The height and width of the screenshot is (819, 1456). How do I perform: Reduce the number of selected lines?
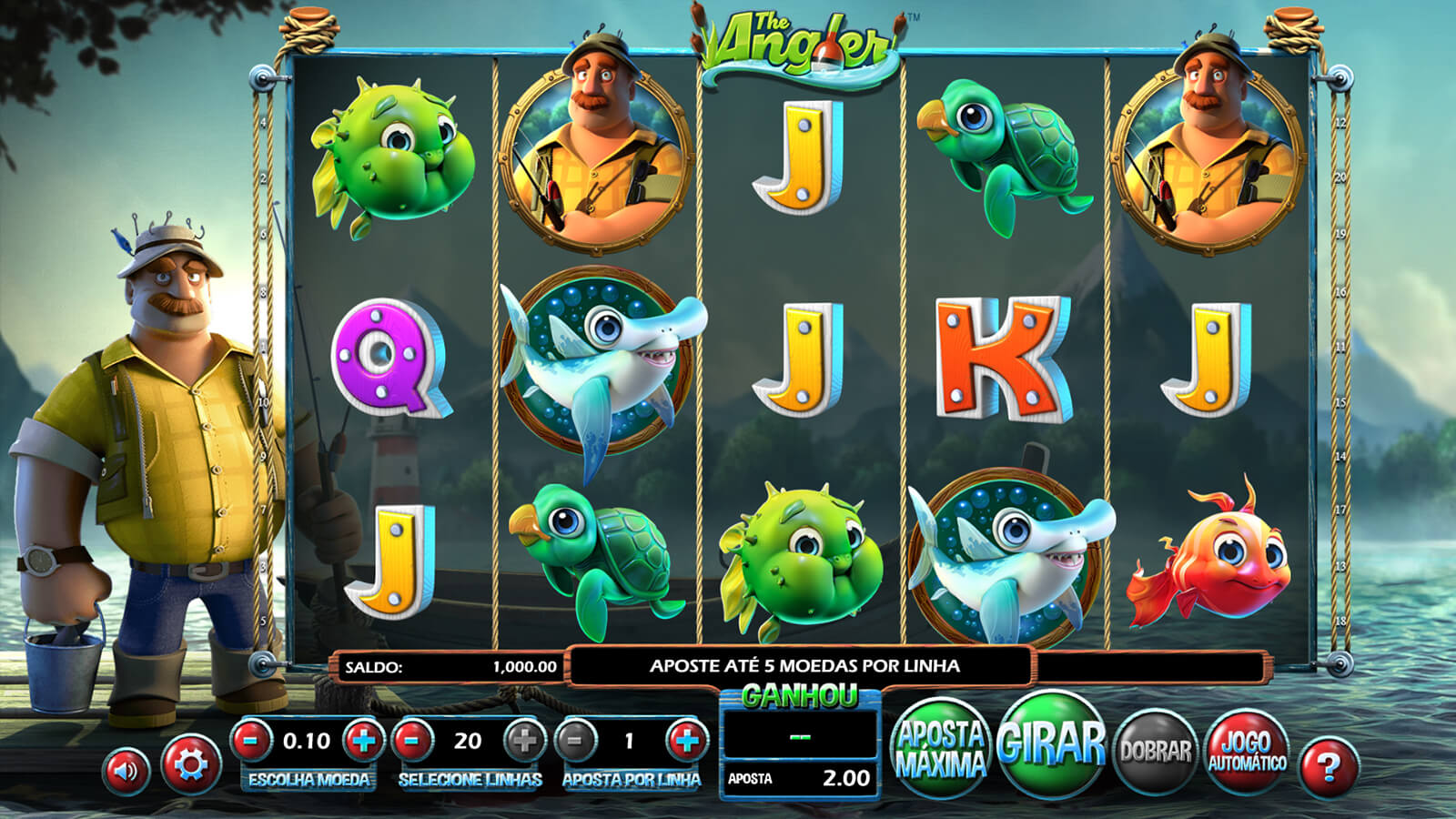[x=412, y=741]
